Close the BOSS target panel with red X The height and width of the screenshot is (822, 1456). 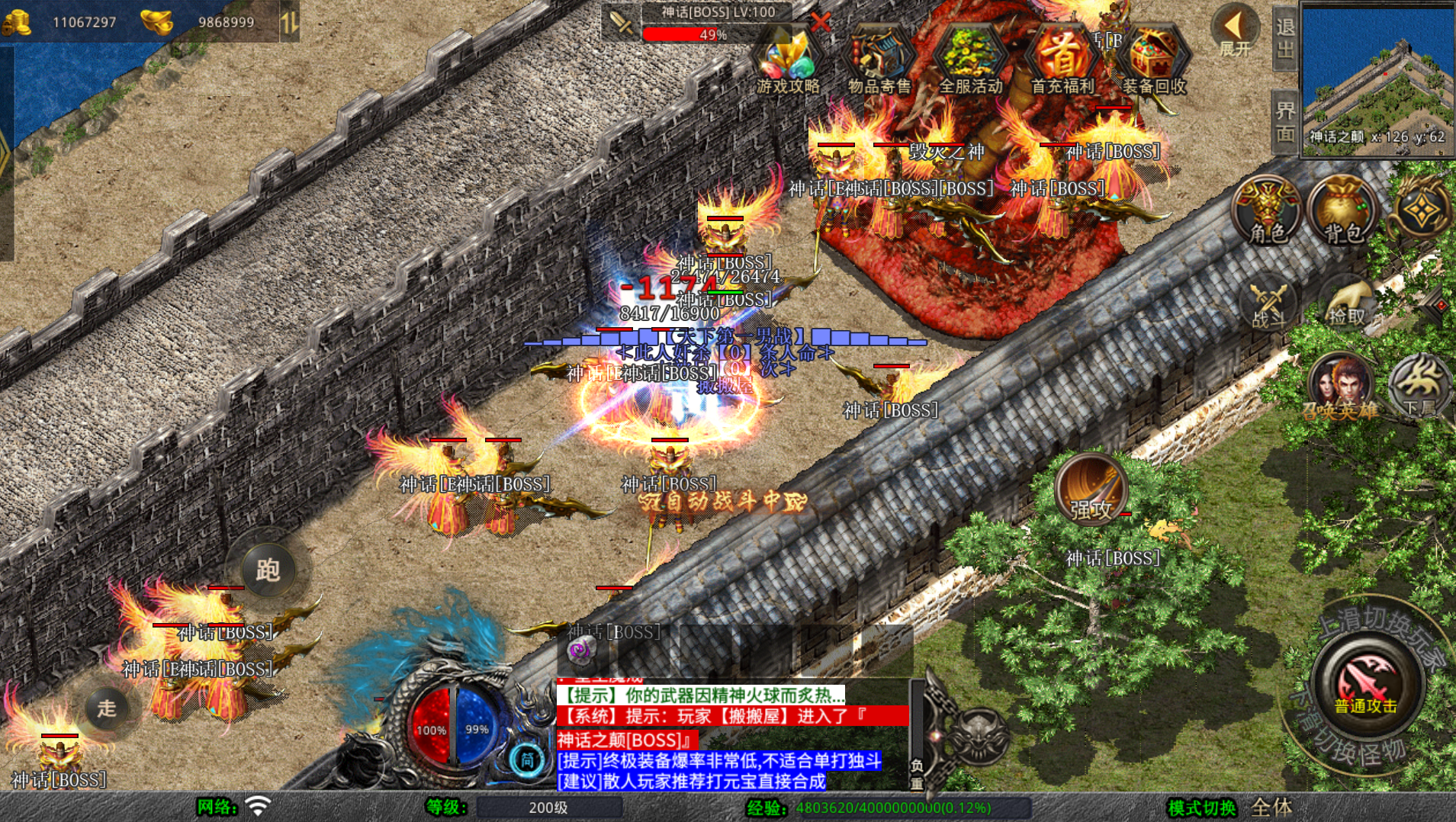pos(820,22)
